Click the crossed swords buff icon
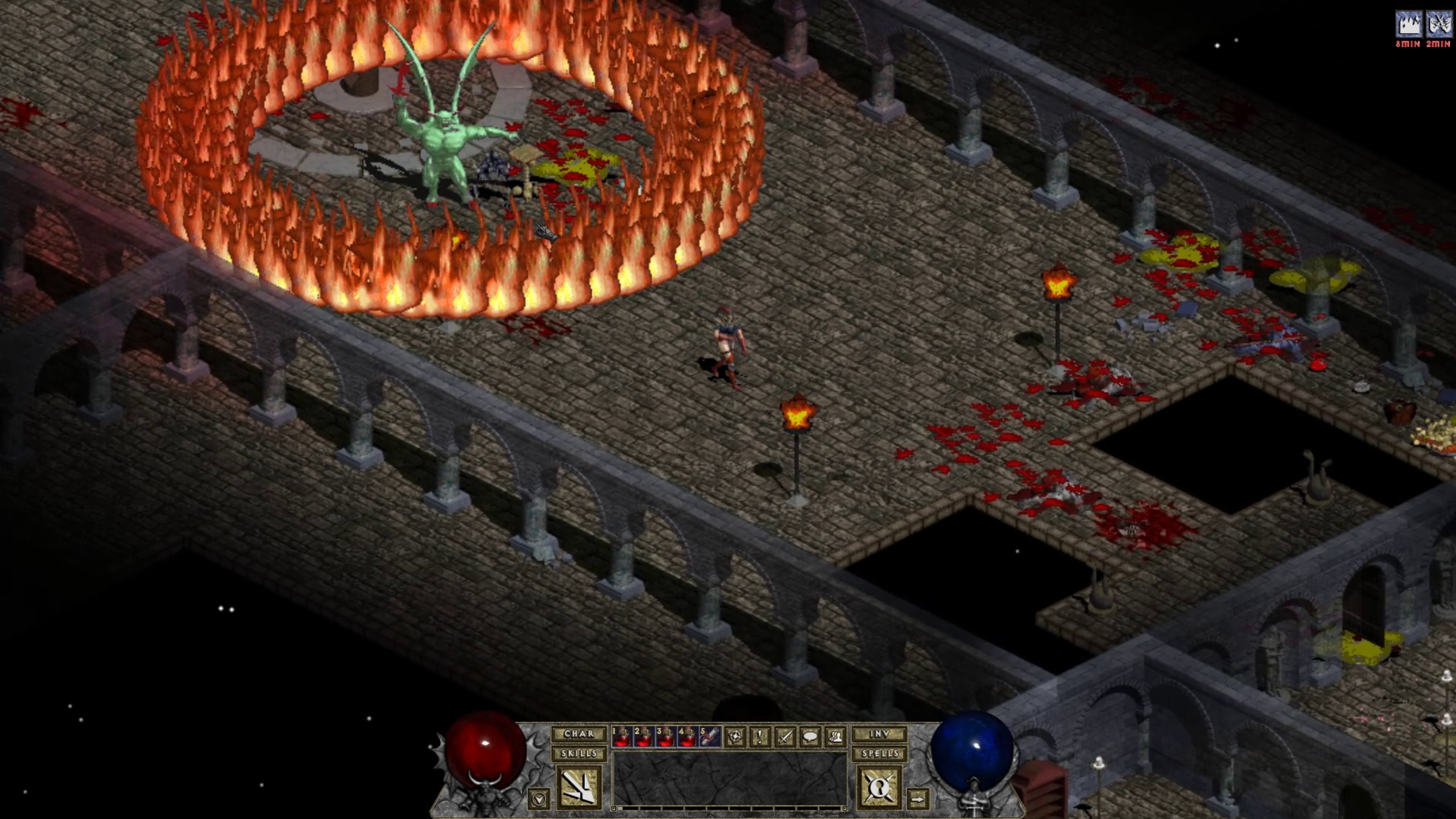This screenshot has height=819, width=1456. pyautogui.click(x=1439, y=25)
